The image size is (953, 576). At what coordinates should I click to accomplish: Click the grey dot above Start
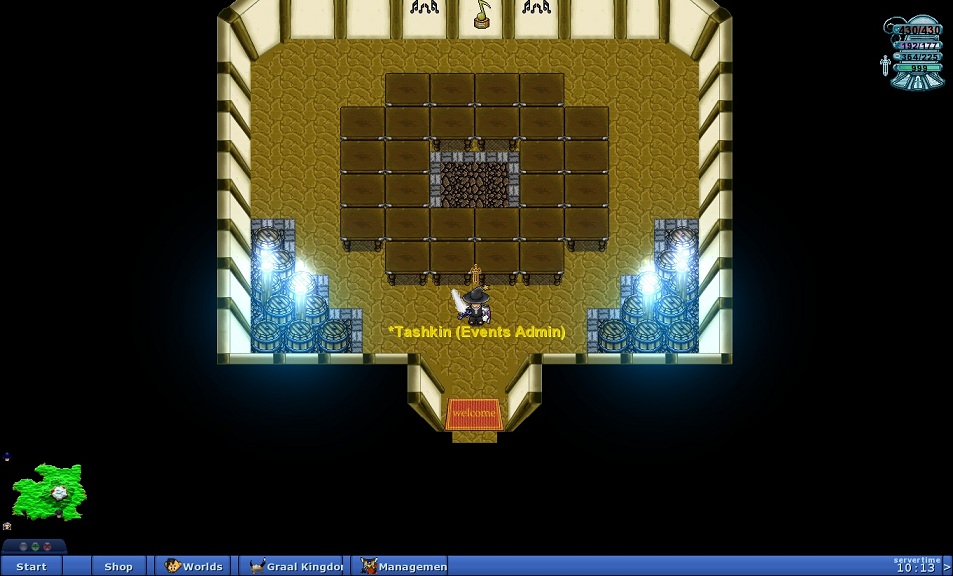pos(23,547)
